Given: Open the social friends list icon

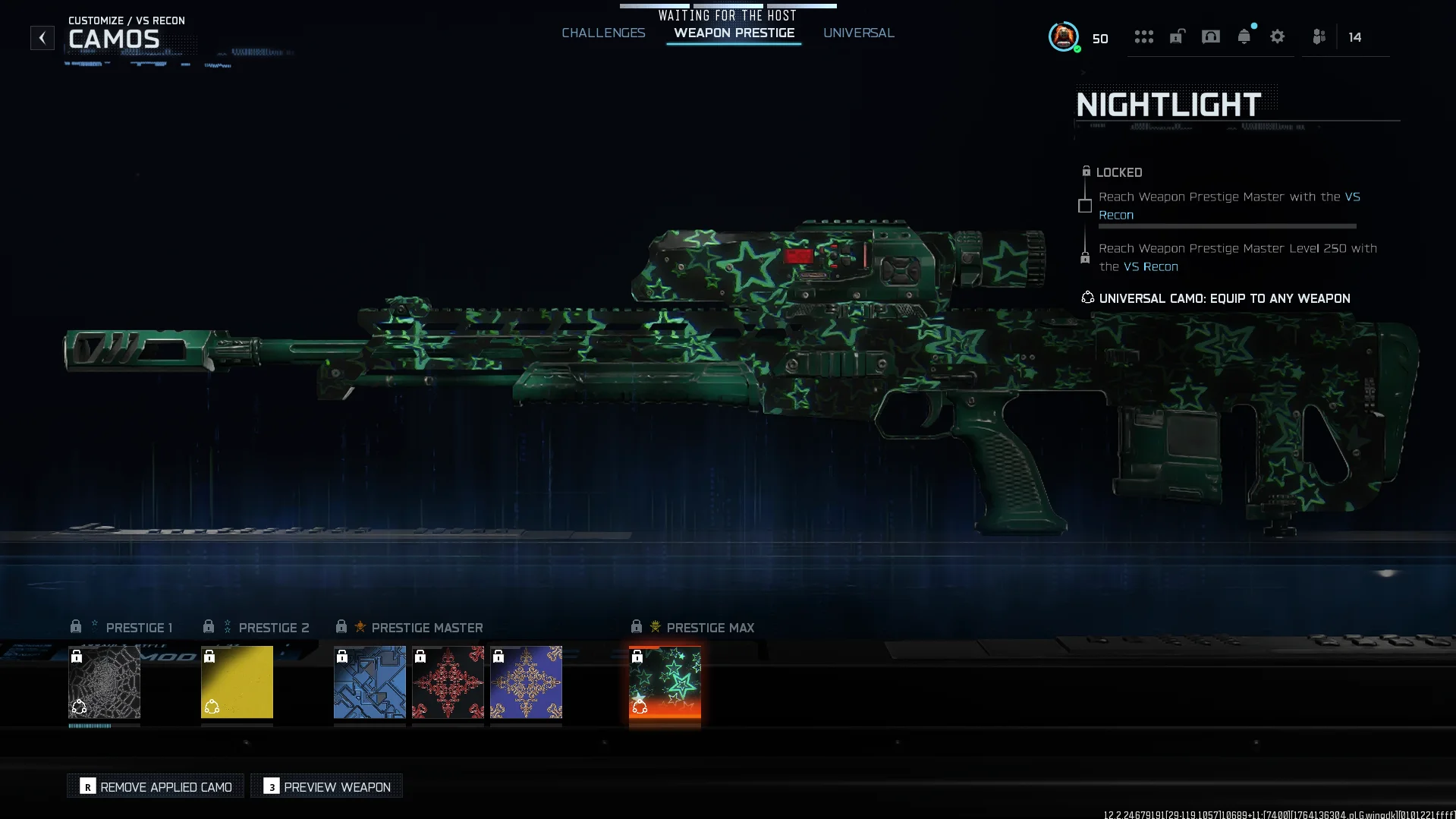Looking at the screenshot, I should [1319, 36].
